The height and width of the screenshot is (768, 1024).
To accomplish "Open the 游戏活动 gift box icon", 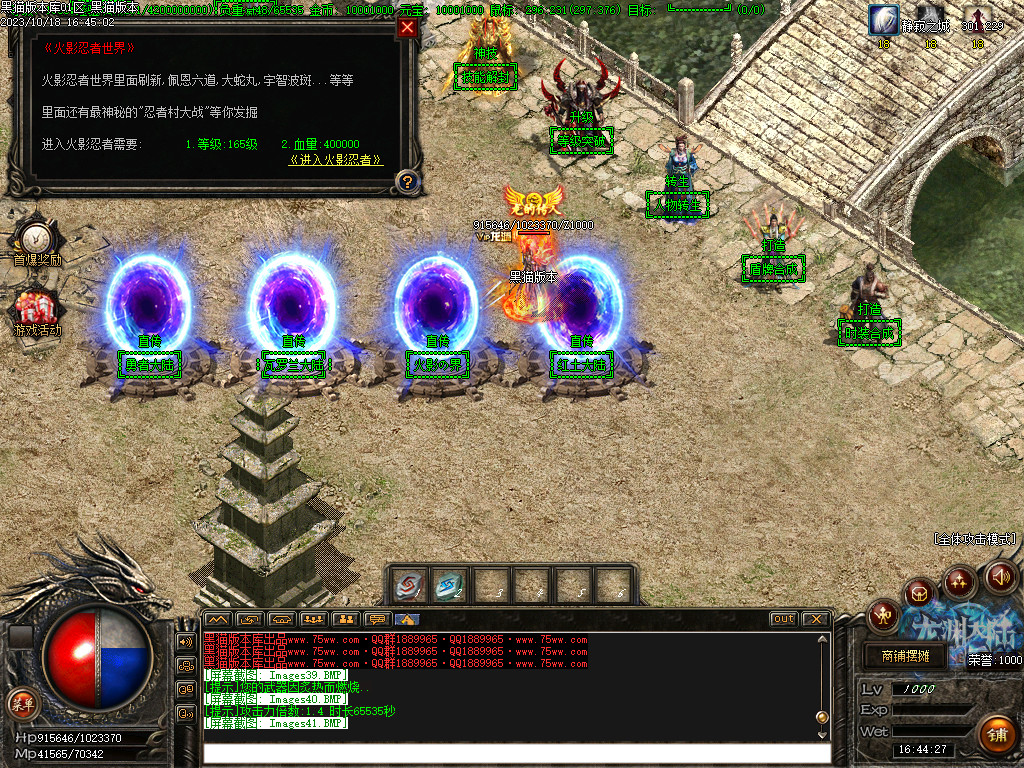I will (36, 305).
